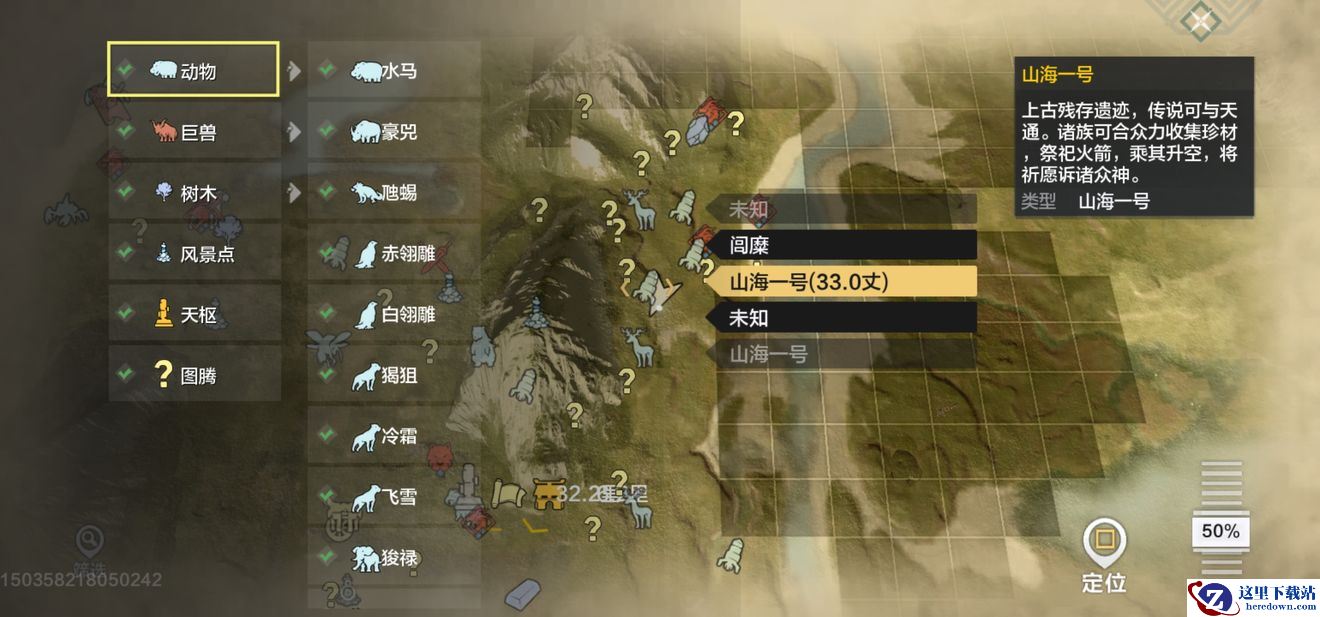The width and height of the screenshot is (1320, 617).
Task: Toggle the 巨兽 filter category
Action: pyautogui.click(x=193, y=131)
